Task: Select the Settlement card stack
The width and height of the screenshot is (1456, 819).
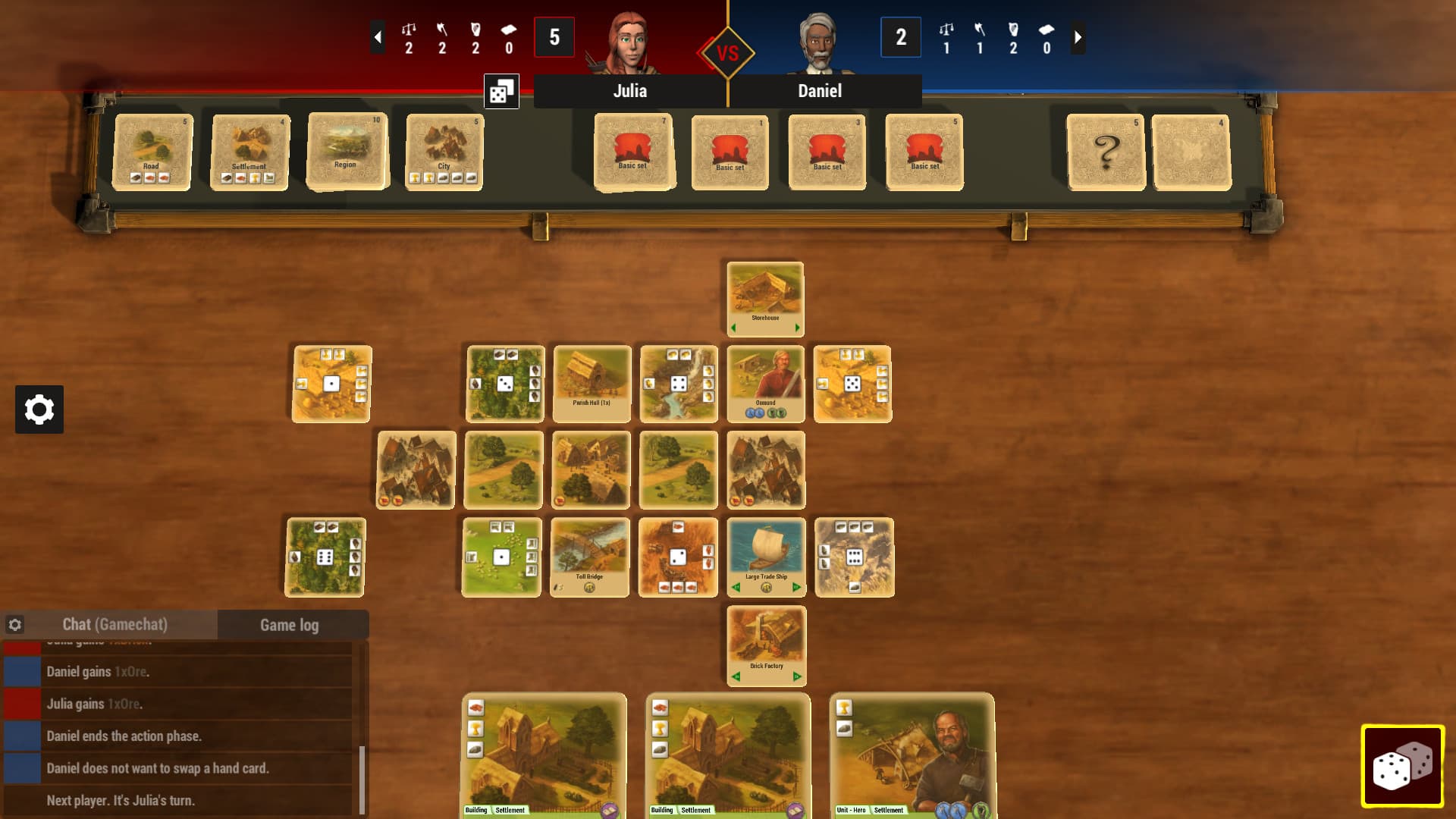Action: pos(249,151)
